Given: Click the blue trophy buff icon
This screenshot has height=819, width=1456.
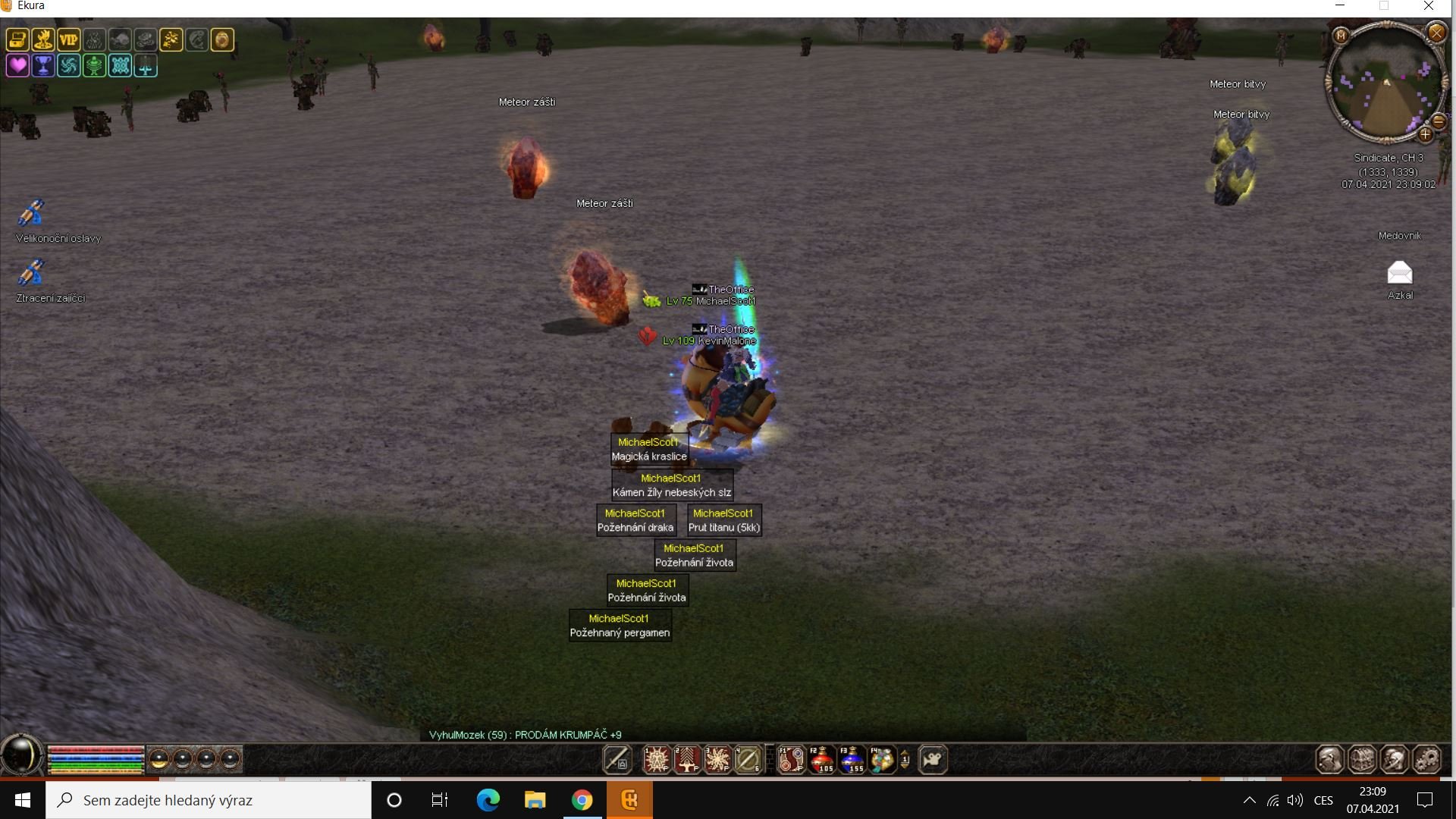Looking at the screenshot, I should [x=43, y=66].
